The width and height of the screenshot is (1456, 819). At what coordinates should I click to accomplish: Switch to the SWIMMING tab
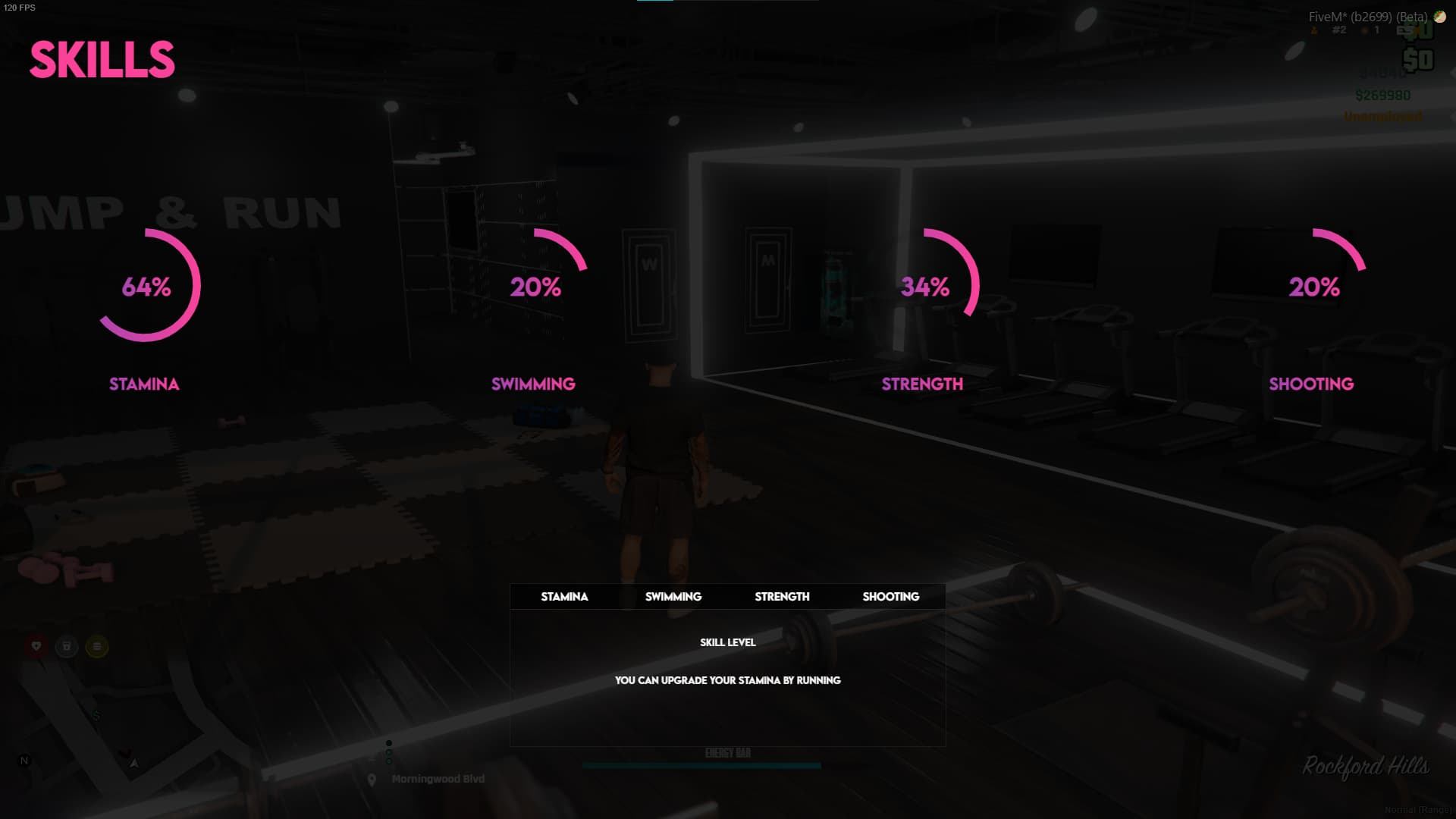[673, 597]
